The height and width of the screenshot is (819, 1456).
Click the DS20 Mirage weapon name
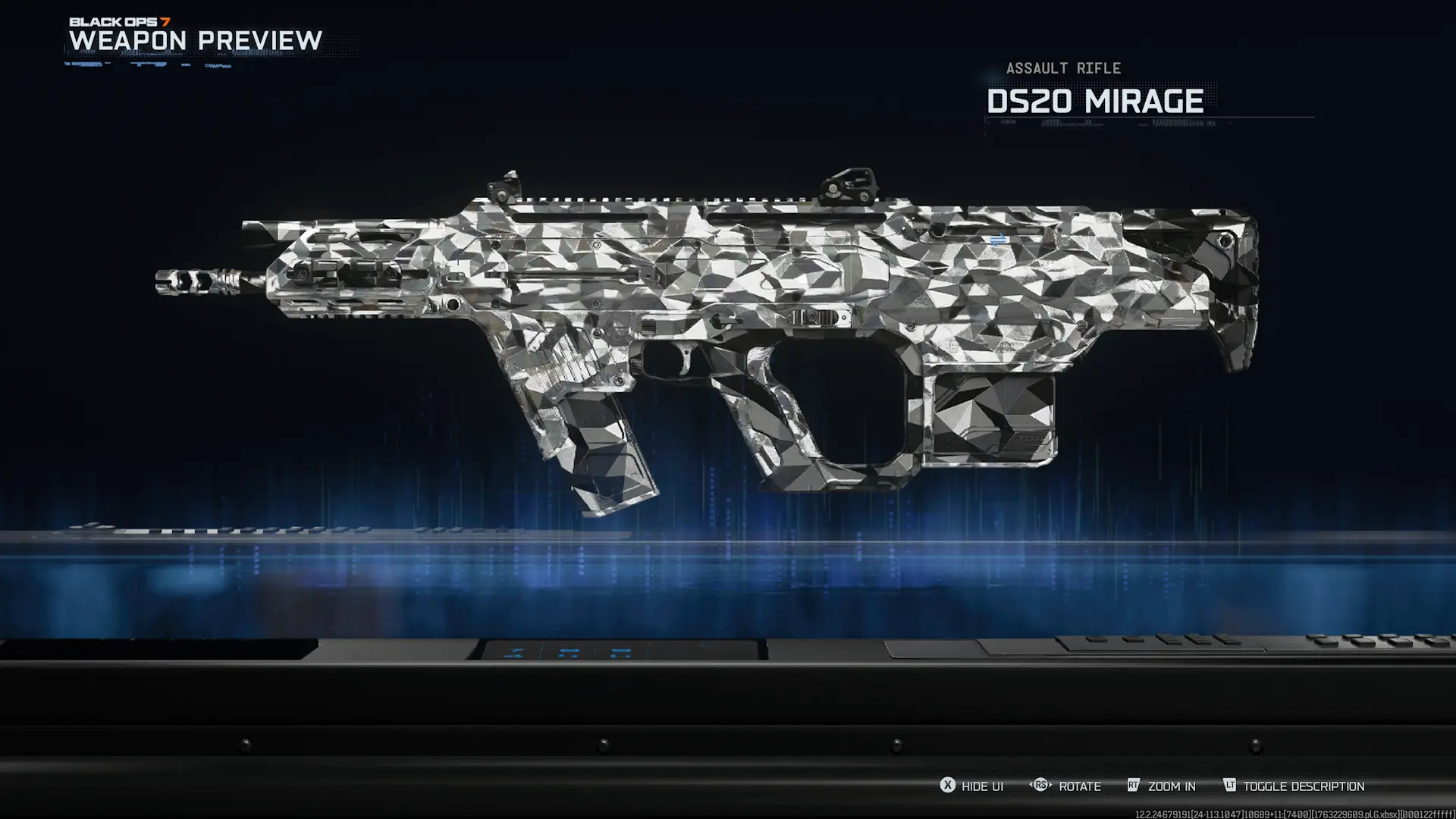[x=1094, y=101]
